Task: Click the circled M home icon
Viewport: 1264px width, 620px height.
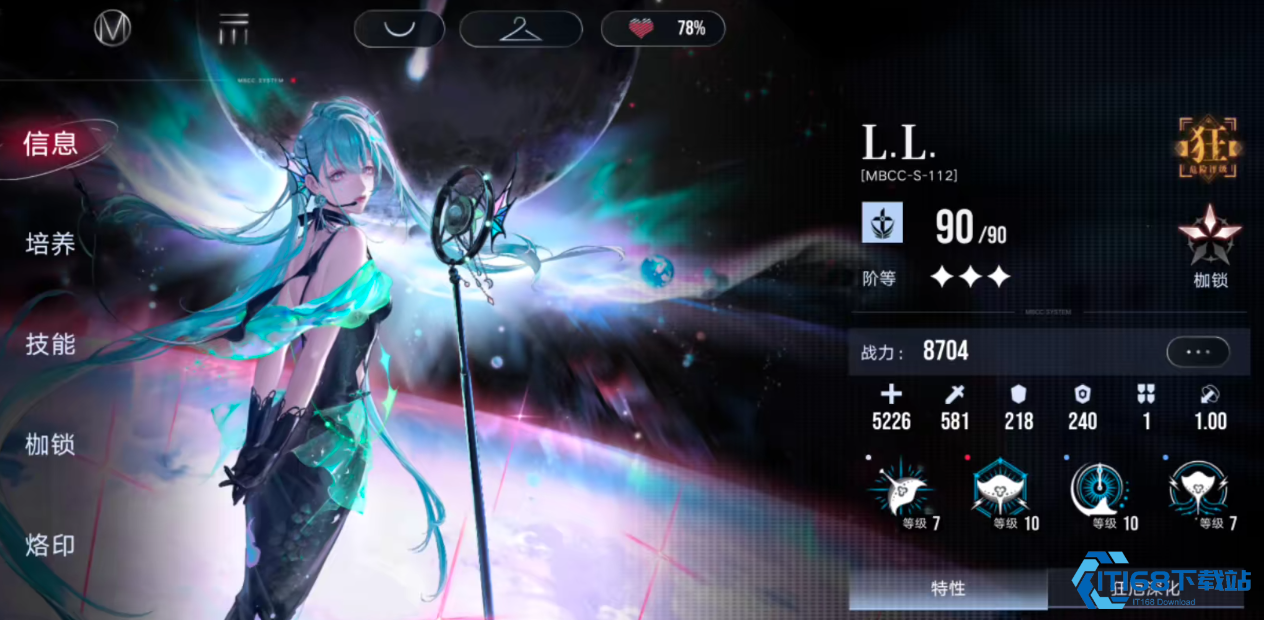Action: [x=112, y=29]
